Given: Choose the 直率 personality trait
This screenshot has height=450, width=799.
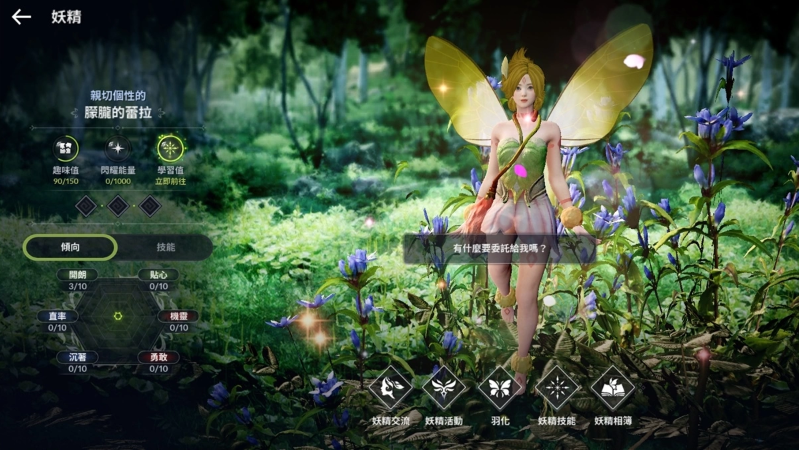Looking at the screenshot, I should (x=57, y=316).
